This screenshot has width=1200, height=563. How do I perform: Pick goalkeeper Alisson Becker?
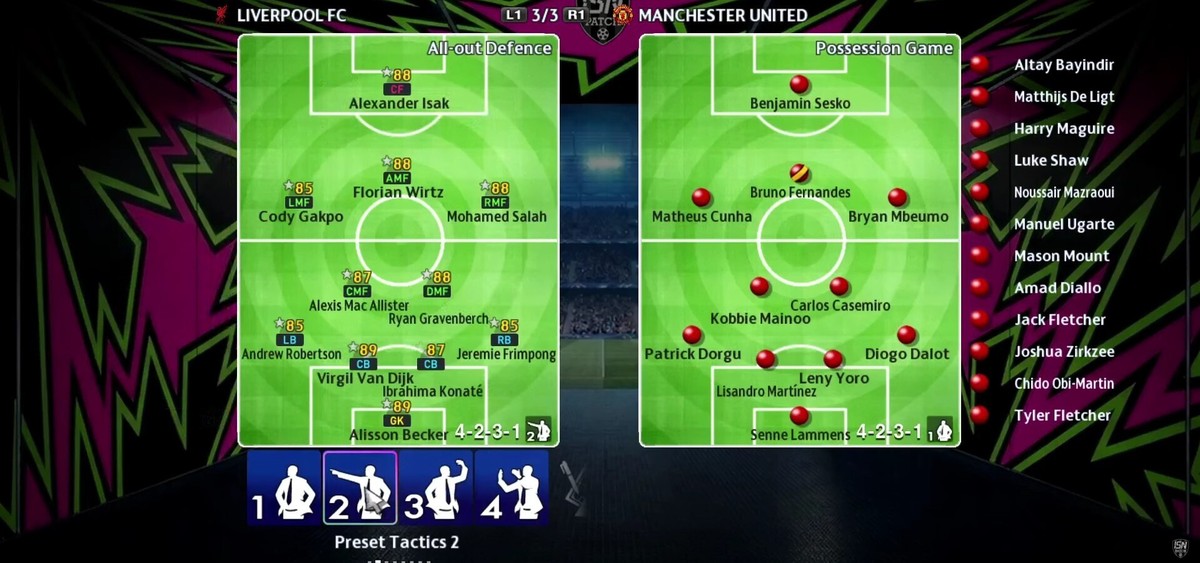click(x=398, y=420)
